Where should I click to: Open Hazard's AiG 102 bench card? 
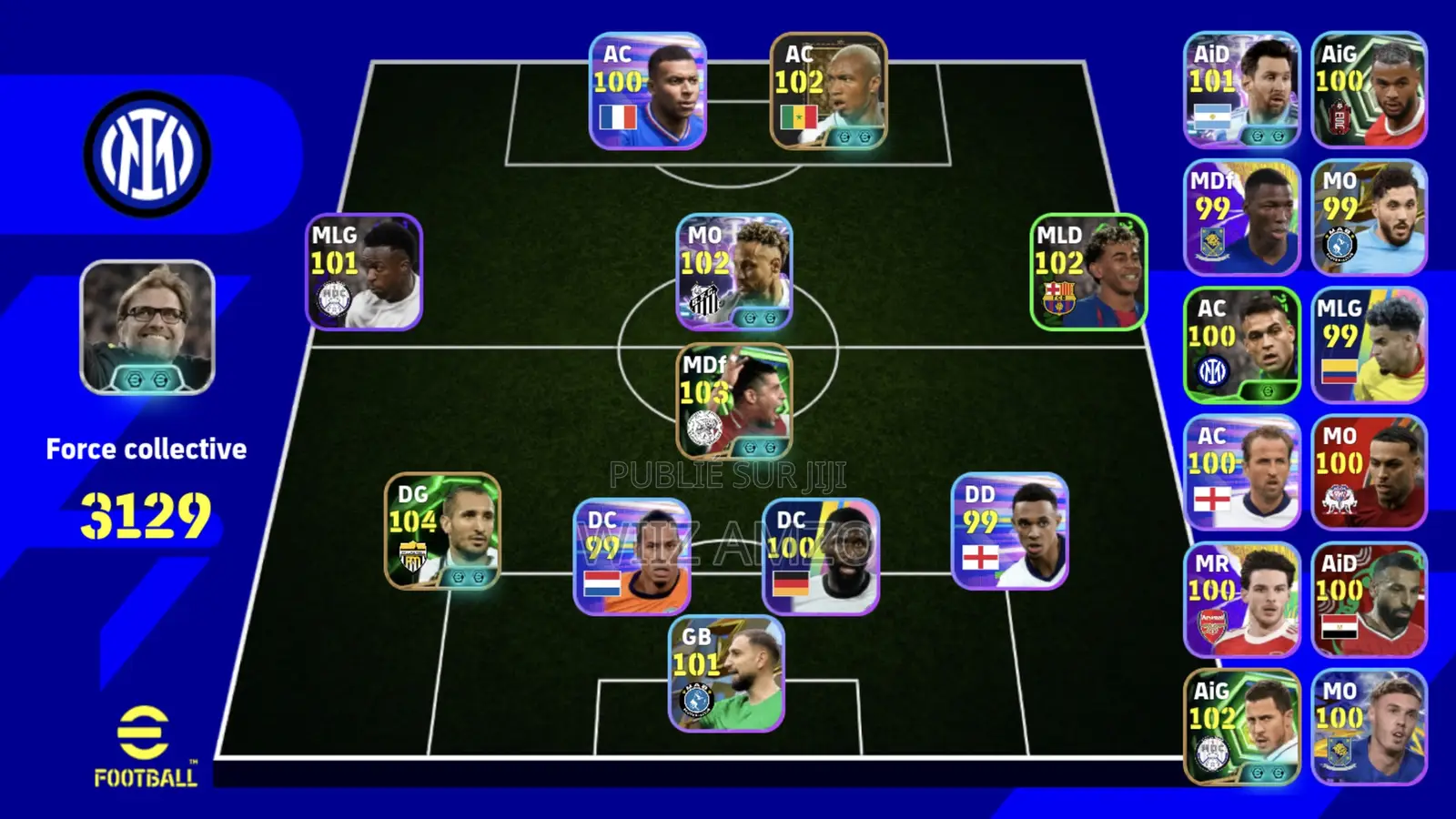[x=1244, y=728]
